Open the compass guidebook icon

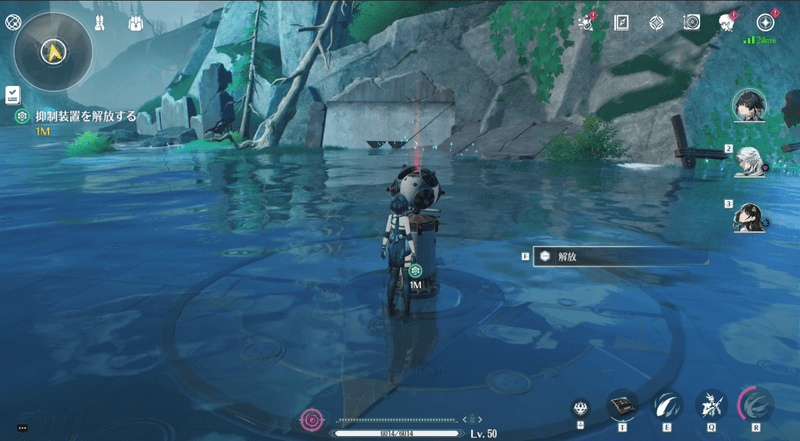621,22
